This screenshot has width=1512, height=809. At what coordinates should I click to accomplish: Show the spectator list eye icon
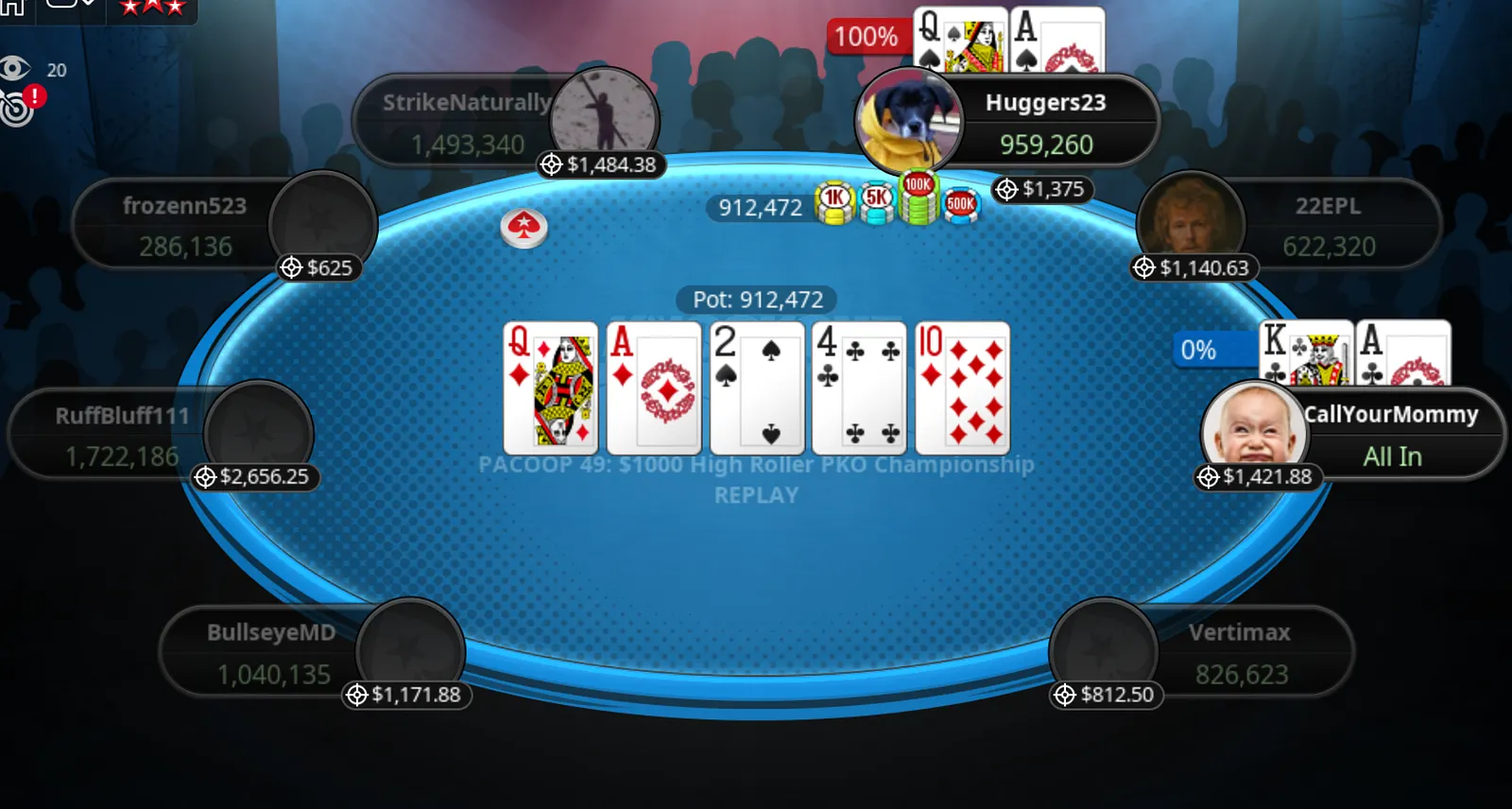(15, 68)
